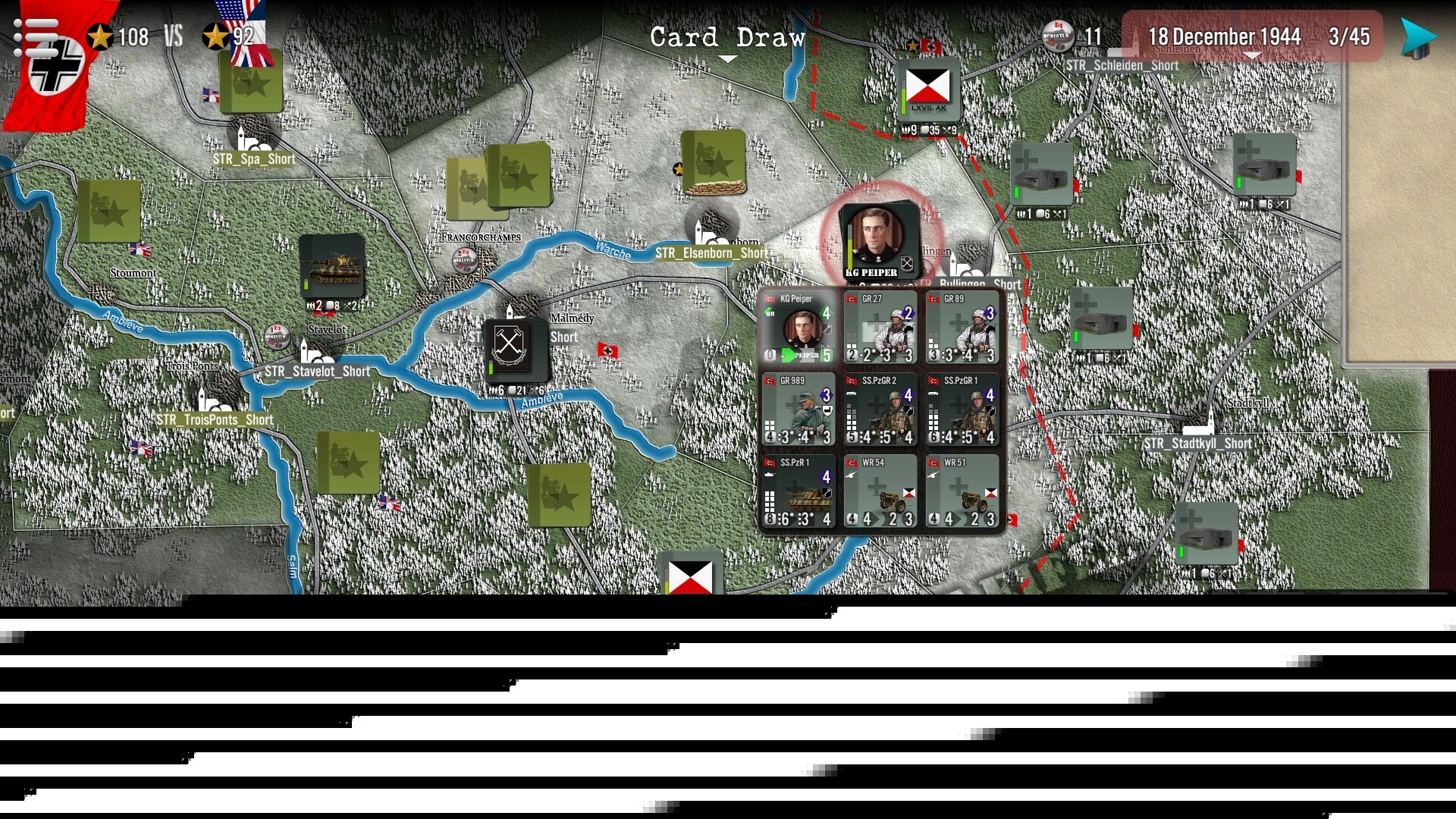Click the German flag marker near Malmédy
This screenshot has height=819, width=1456.
coord(608,350)
